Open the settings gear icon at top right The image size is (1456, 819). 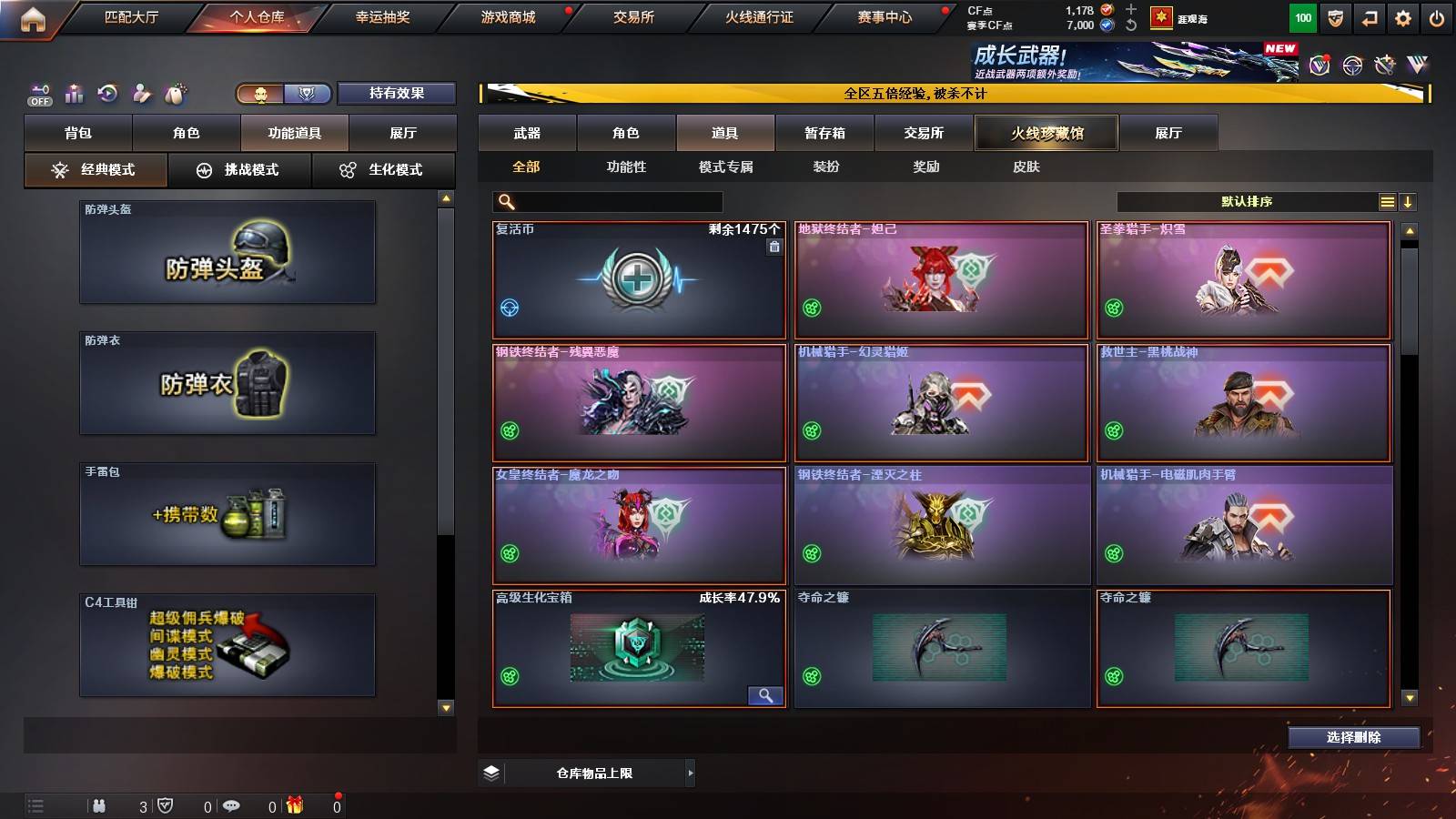[1402, 17]
